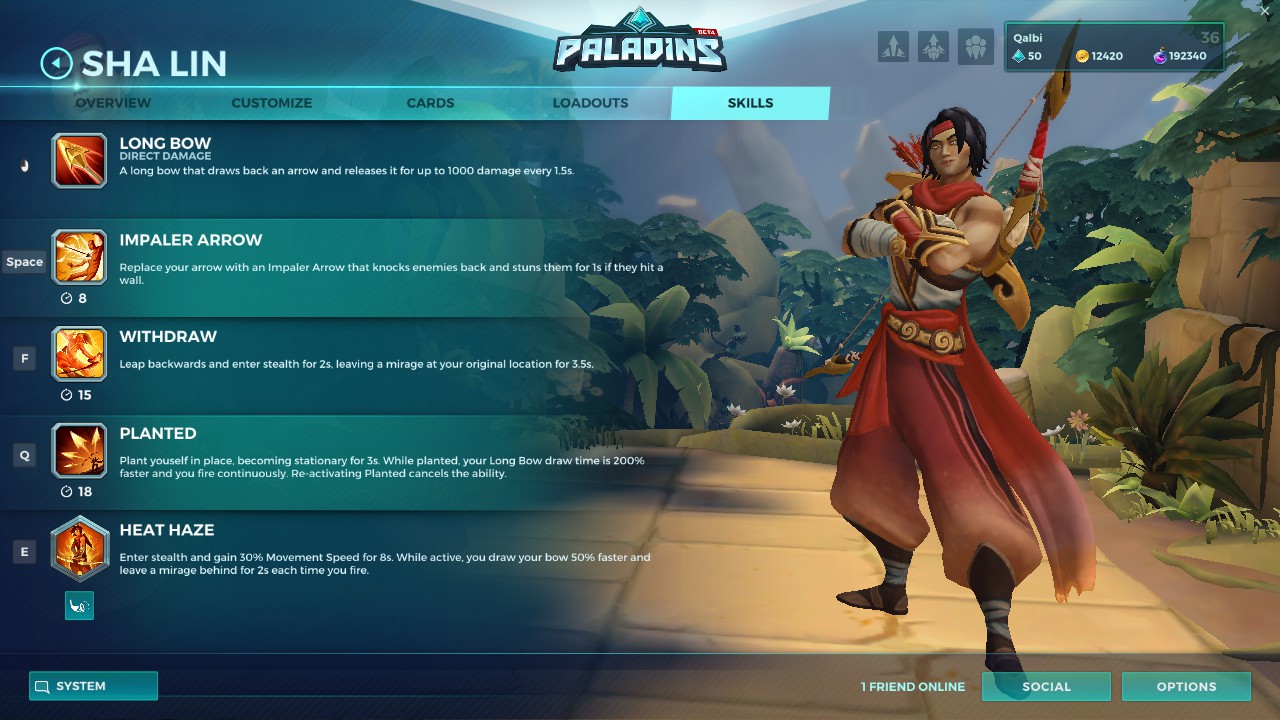Click the voice line icon below Heat Haze
The width and height of the screenshot is (1280, 720).
coord(79,605)
